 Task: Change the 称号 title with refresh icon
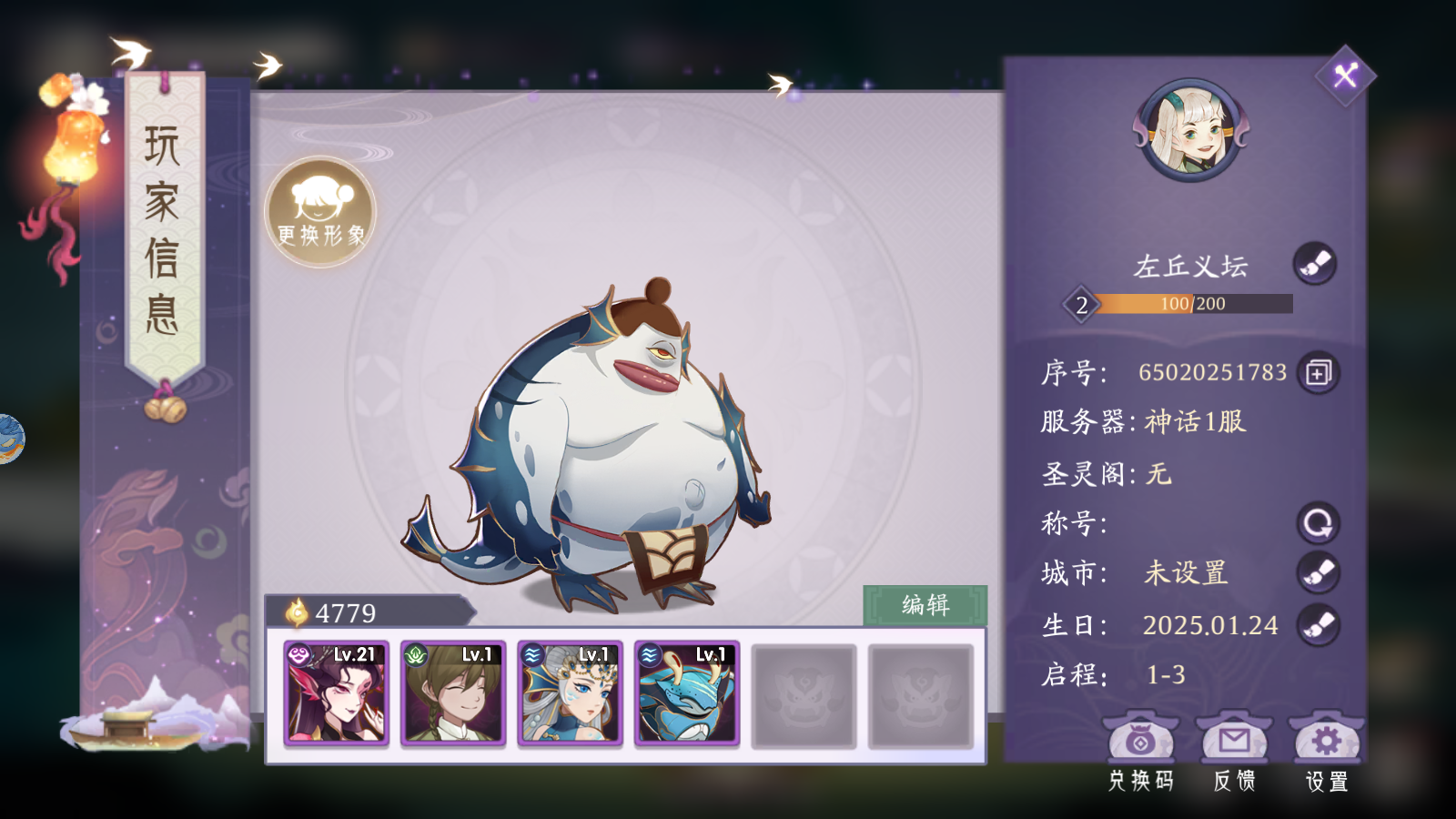(1318, 523)
